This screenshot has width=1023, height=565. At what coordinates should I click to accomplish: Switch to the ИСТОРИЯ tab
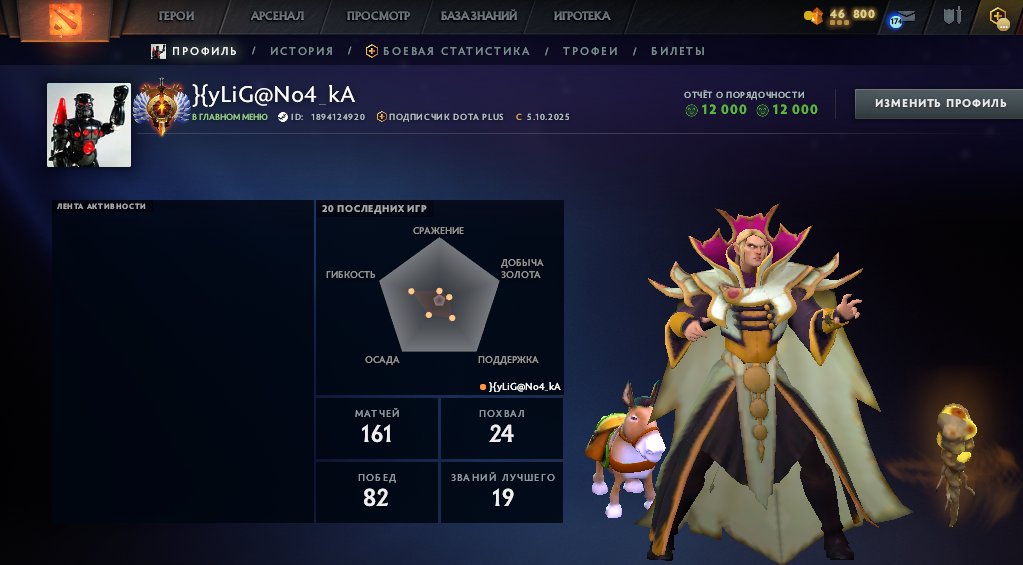(301, 51)
